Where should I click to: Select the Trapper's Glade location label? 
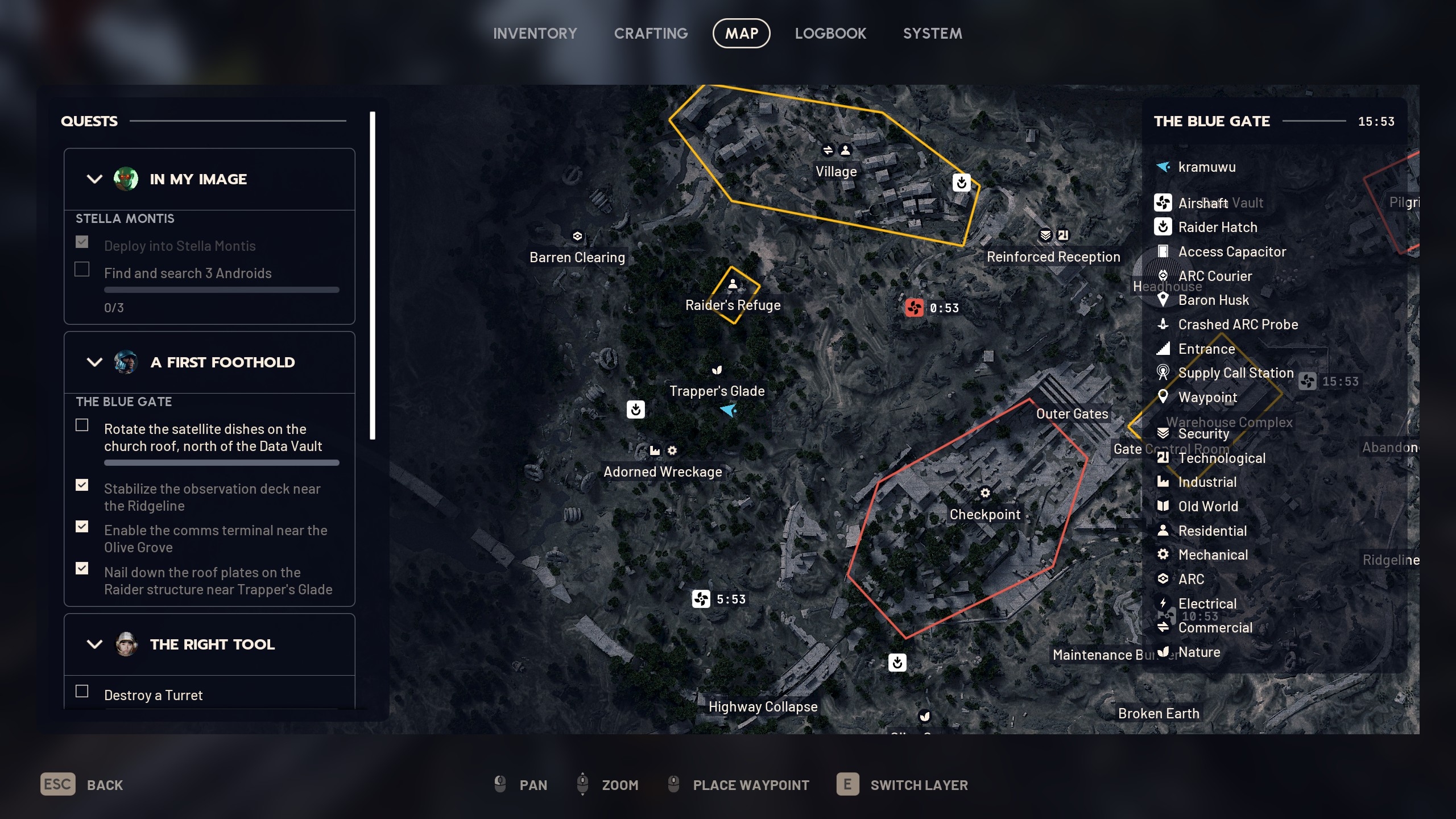coord(717,391)
